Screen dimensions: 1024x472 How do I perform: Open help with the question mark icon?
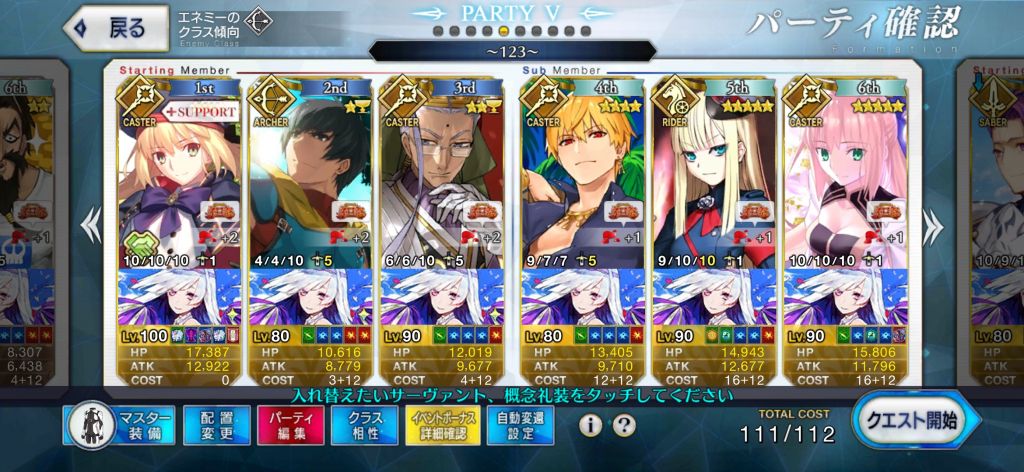[624, 426]
